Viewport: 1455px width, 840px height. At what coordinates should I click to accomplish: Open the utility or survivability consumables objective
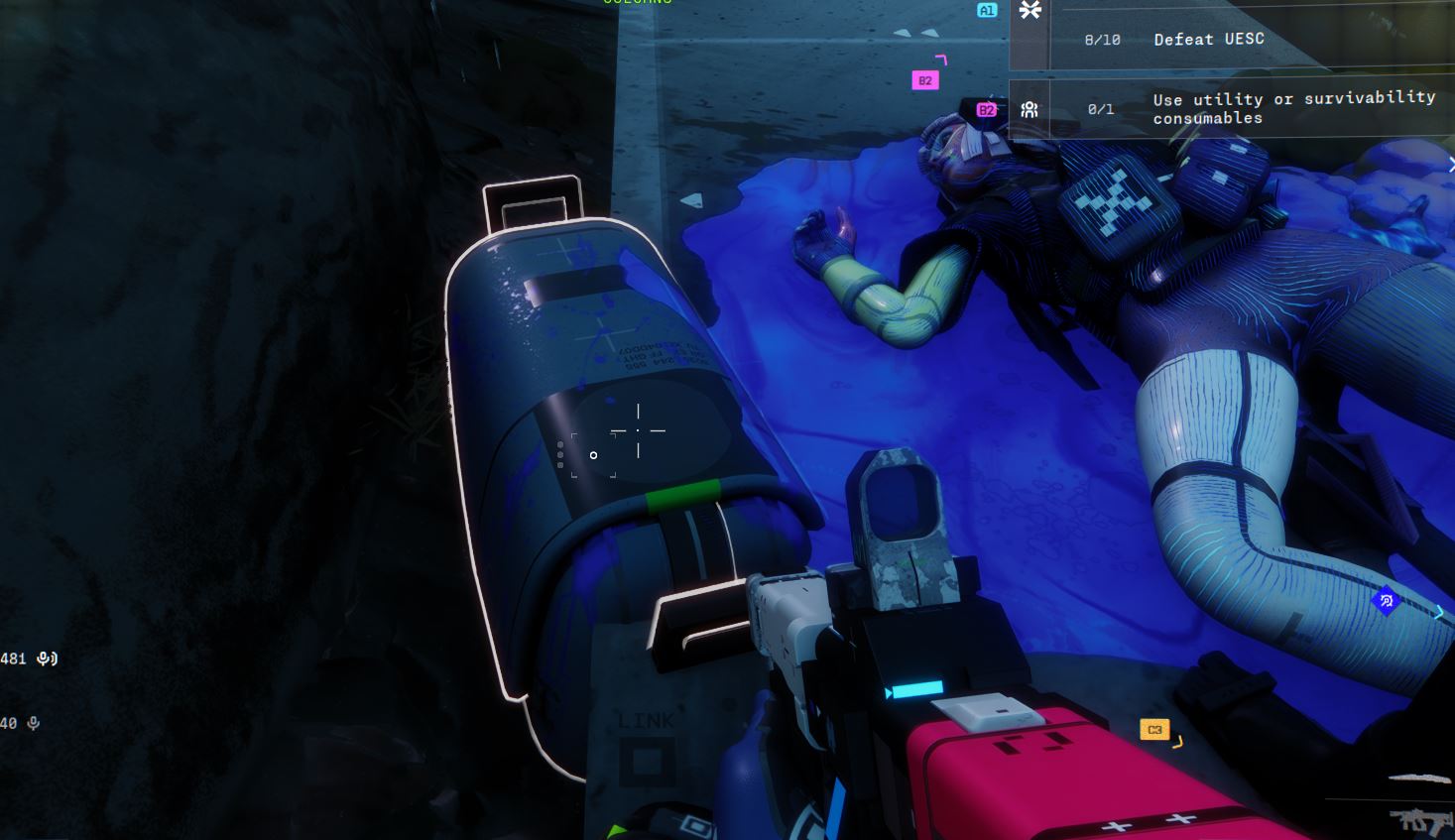[x=1293, y=108]
